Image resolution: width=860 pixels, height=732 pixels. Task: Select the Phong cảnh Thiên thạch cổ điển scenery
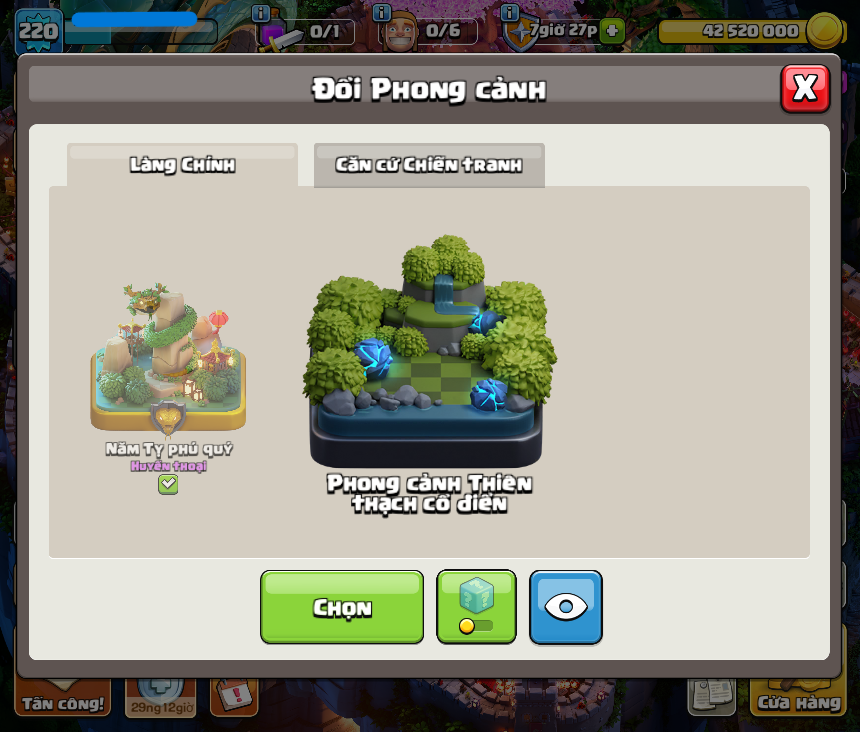(429, 360)
